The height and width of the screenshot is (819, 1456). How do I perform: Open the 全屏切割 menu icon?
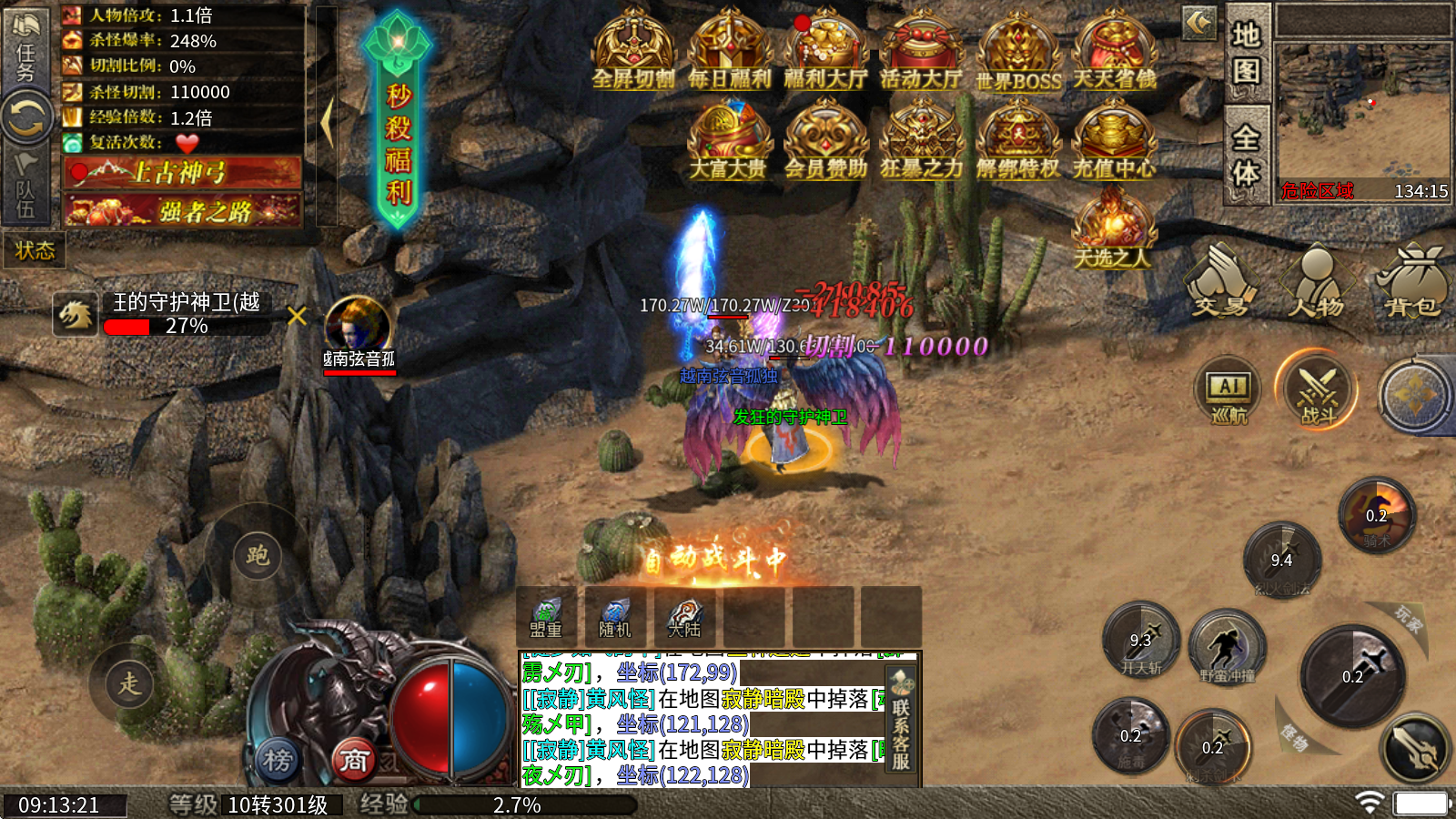633,51
